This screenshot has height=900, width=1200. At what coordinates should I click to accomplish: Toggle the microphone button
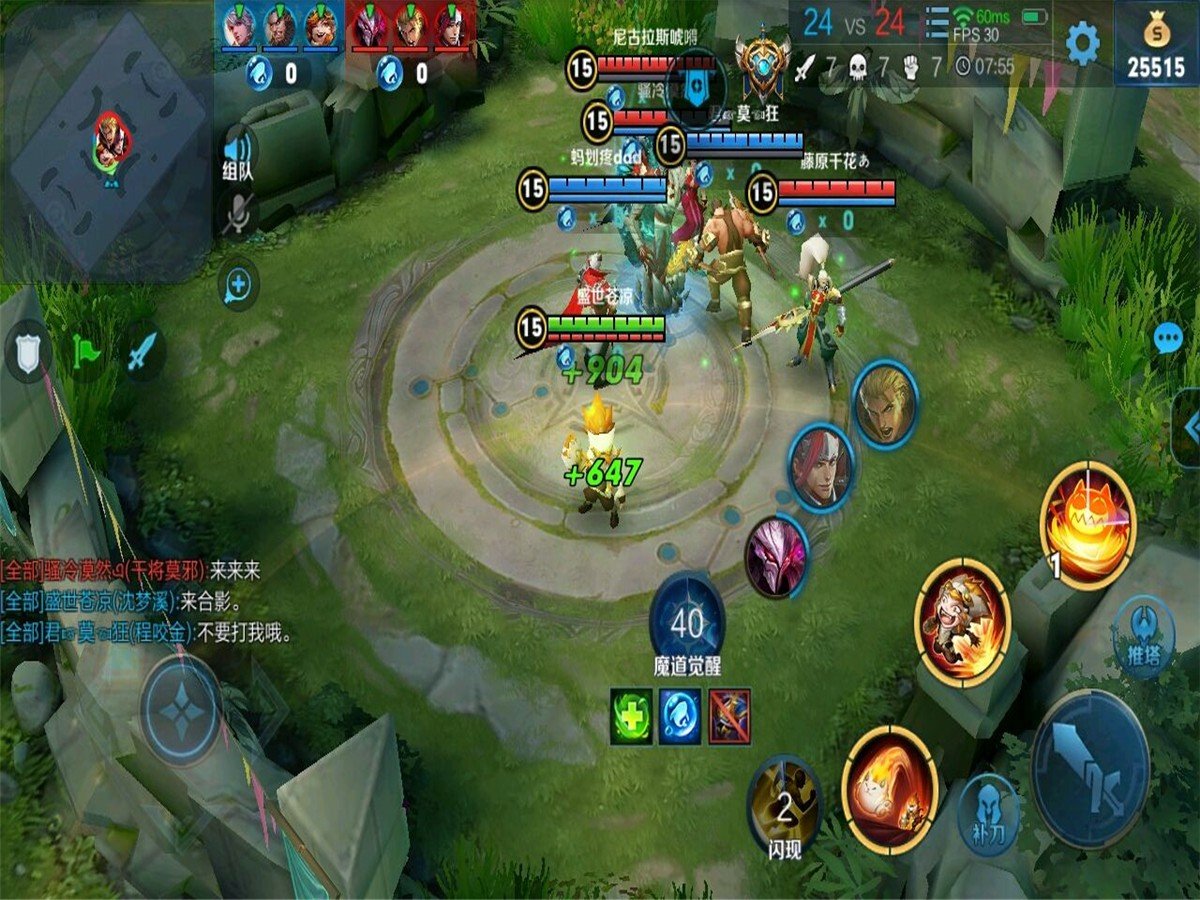tap(237, 214)
